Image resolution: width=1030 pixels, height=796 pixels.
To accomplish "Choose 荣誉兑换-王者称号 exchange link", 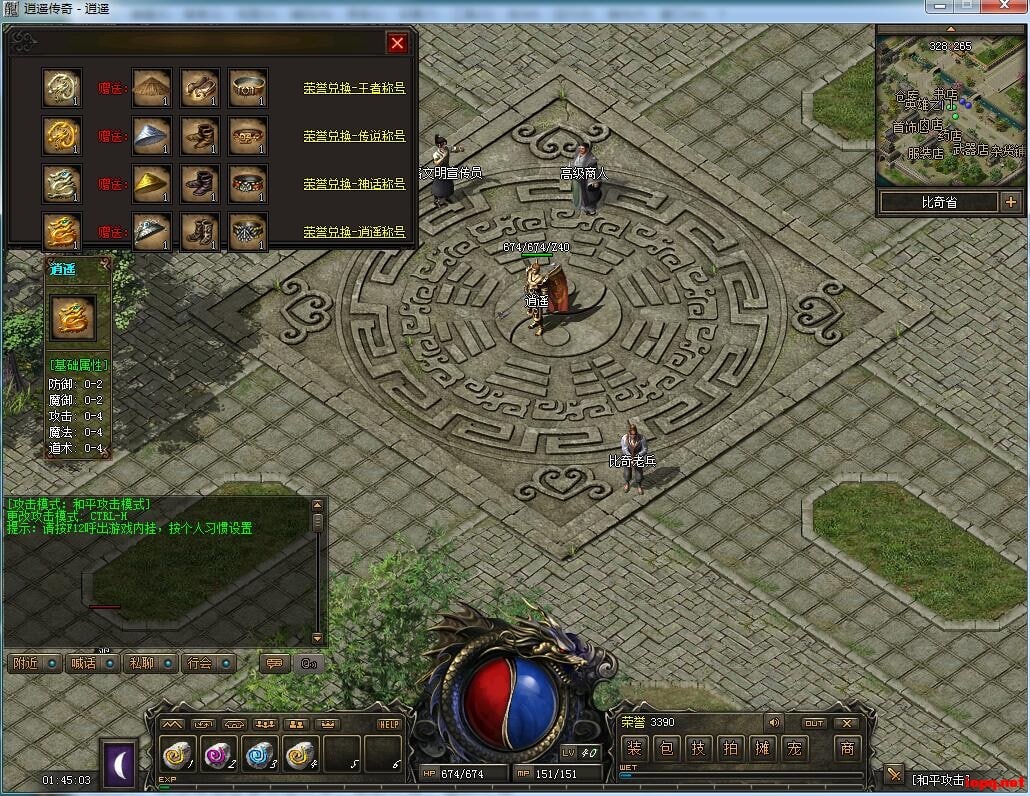I will point(354,88).
